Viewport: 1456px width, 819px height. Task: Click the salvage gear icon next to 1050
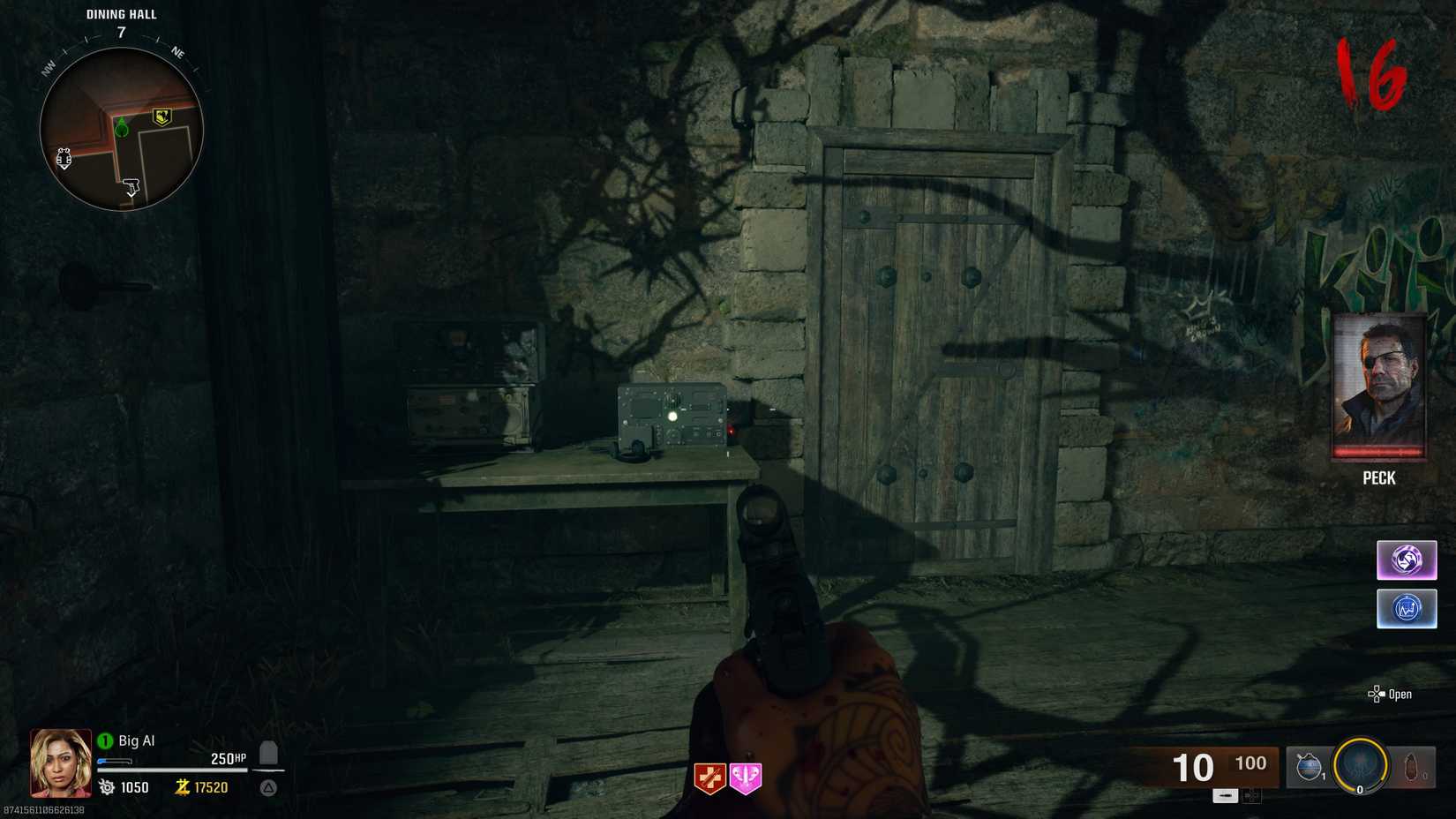[105, 788]
